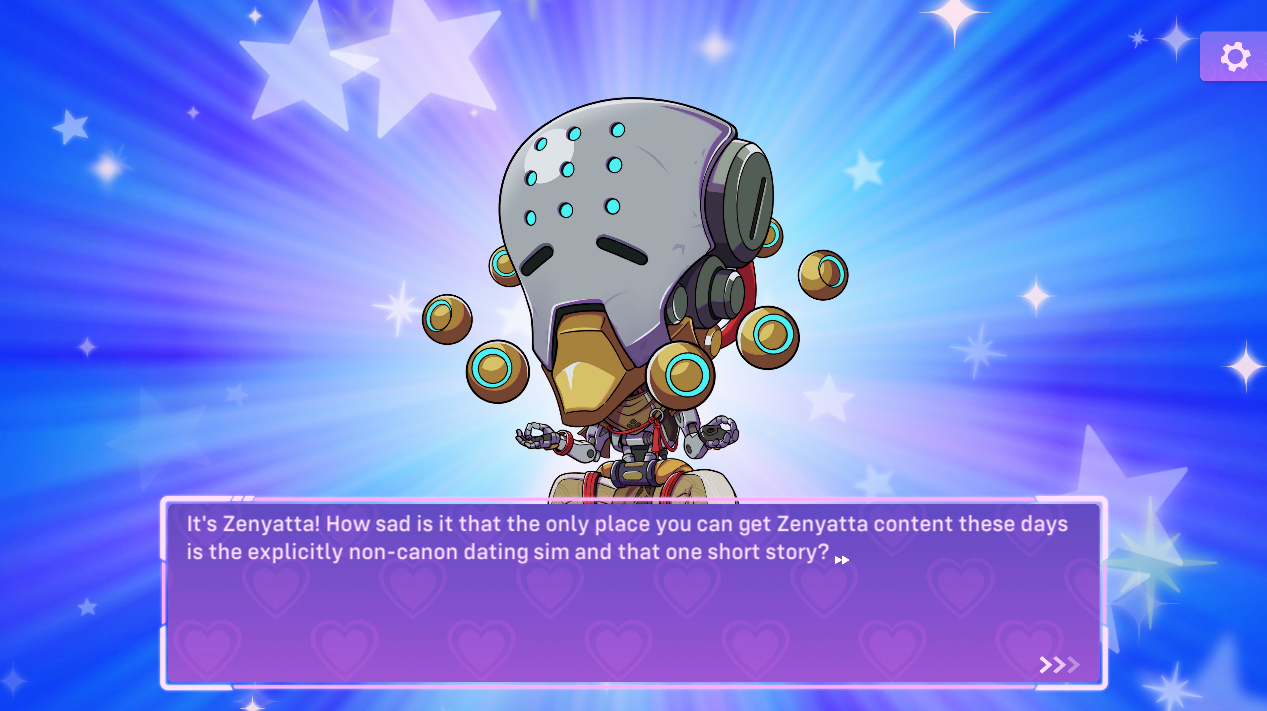Advance dialogue with the triple chevron arrows
This screenshot has height=711, width=1267.
point(1059,665)
